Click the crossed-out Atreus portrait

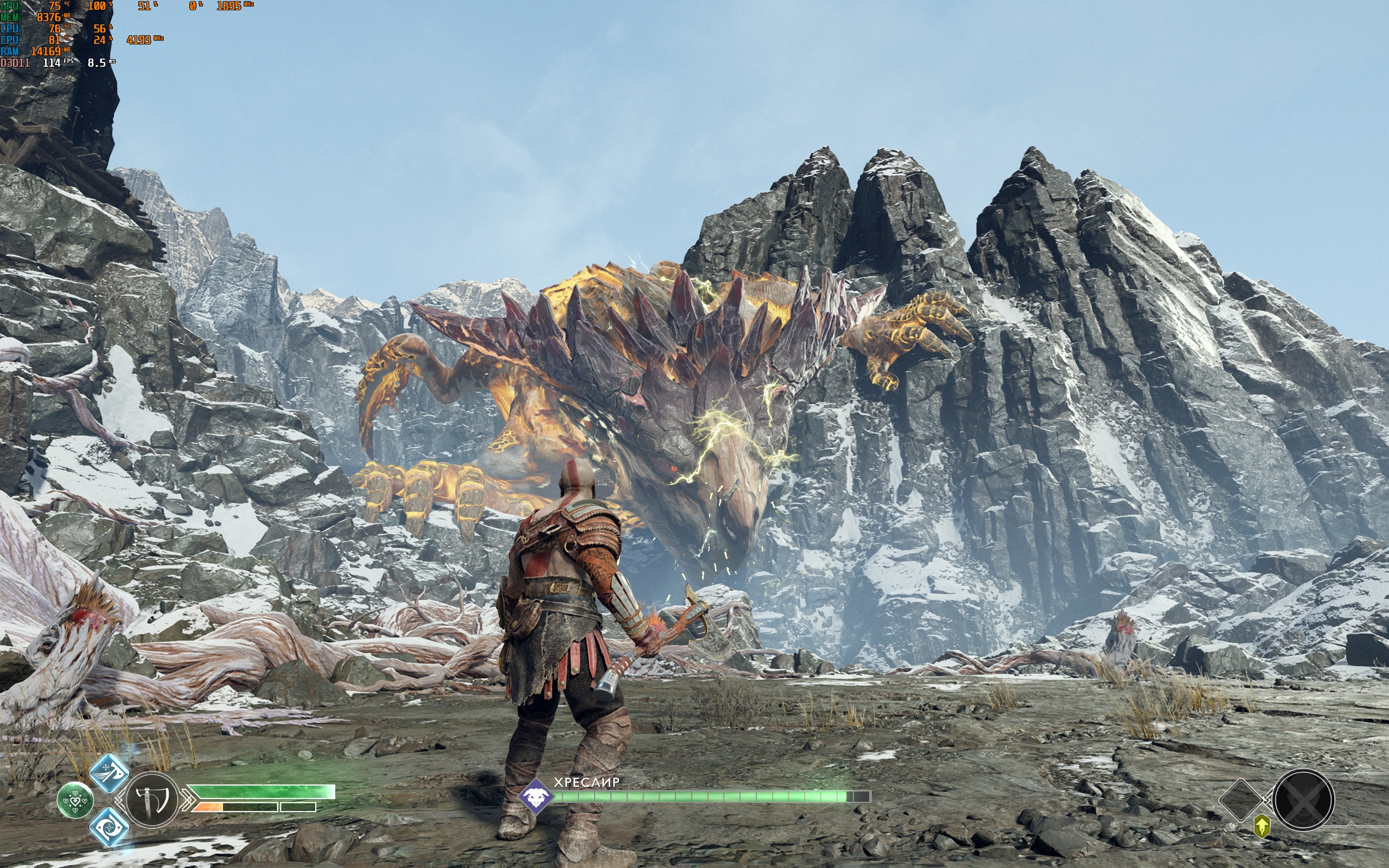click(x=1303, y=800)
